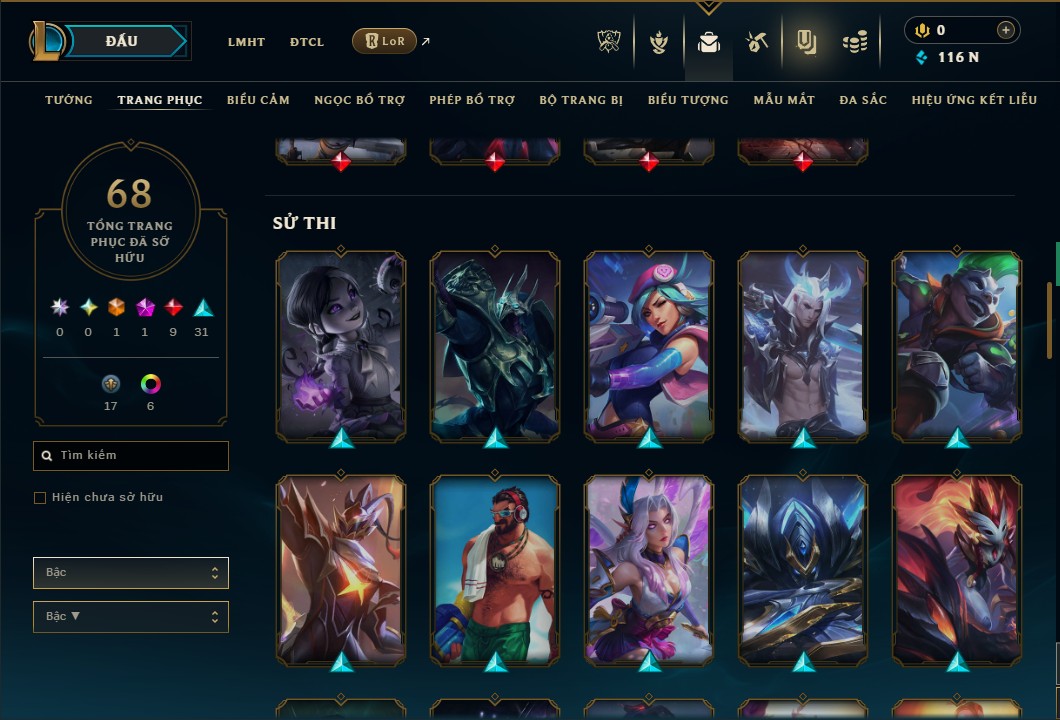
Task: Click the plus button beside the RP balance
Action: pyautogui.click(x=1005, y=30)
